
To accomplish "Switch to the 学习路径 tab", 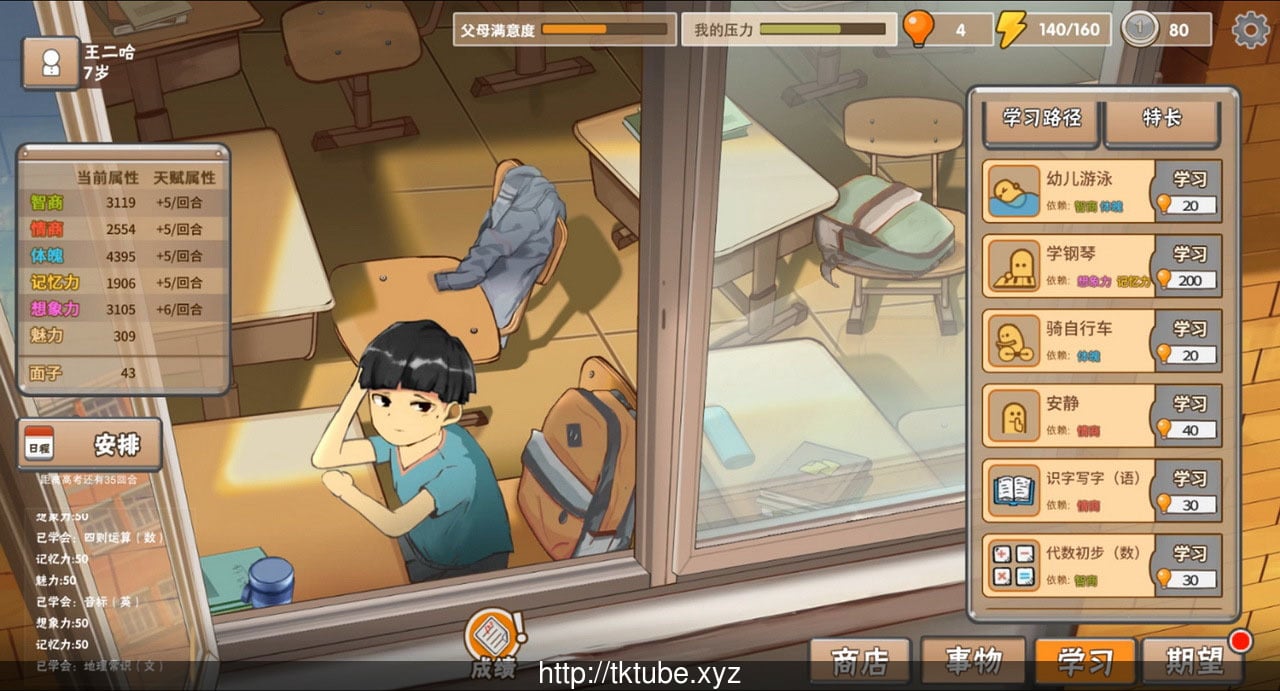I will (1042, 119).
